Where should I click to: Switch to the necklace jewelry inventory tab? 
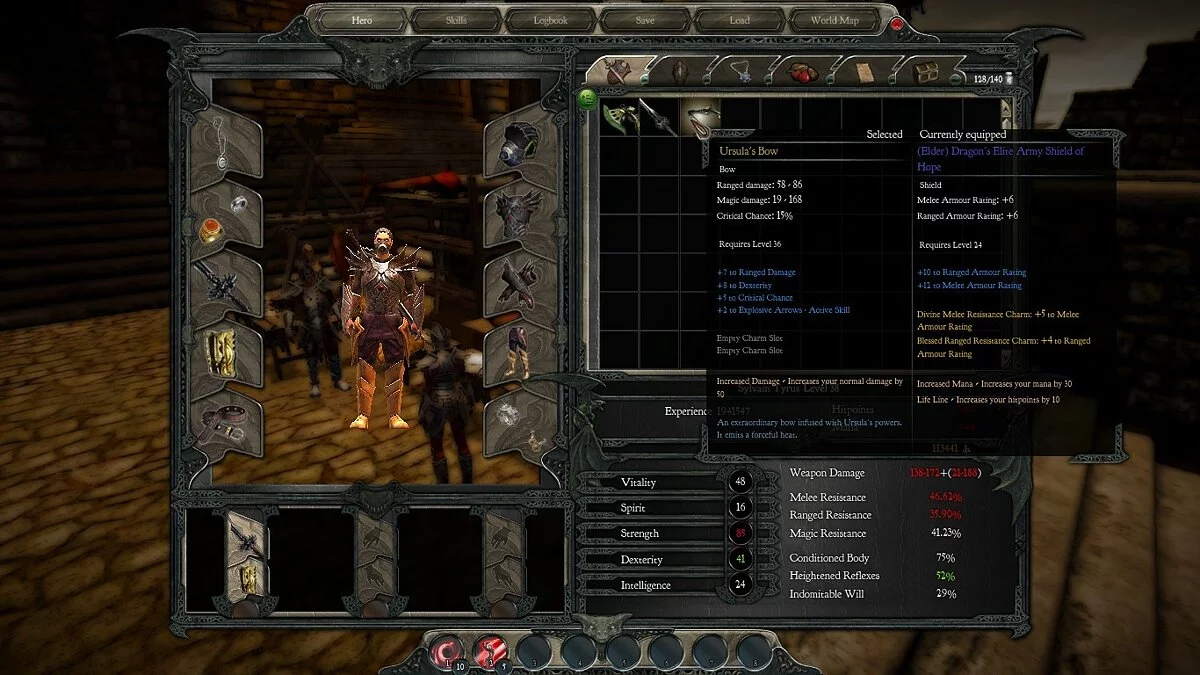click(x=740, y=72)
